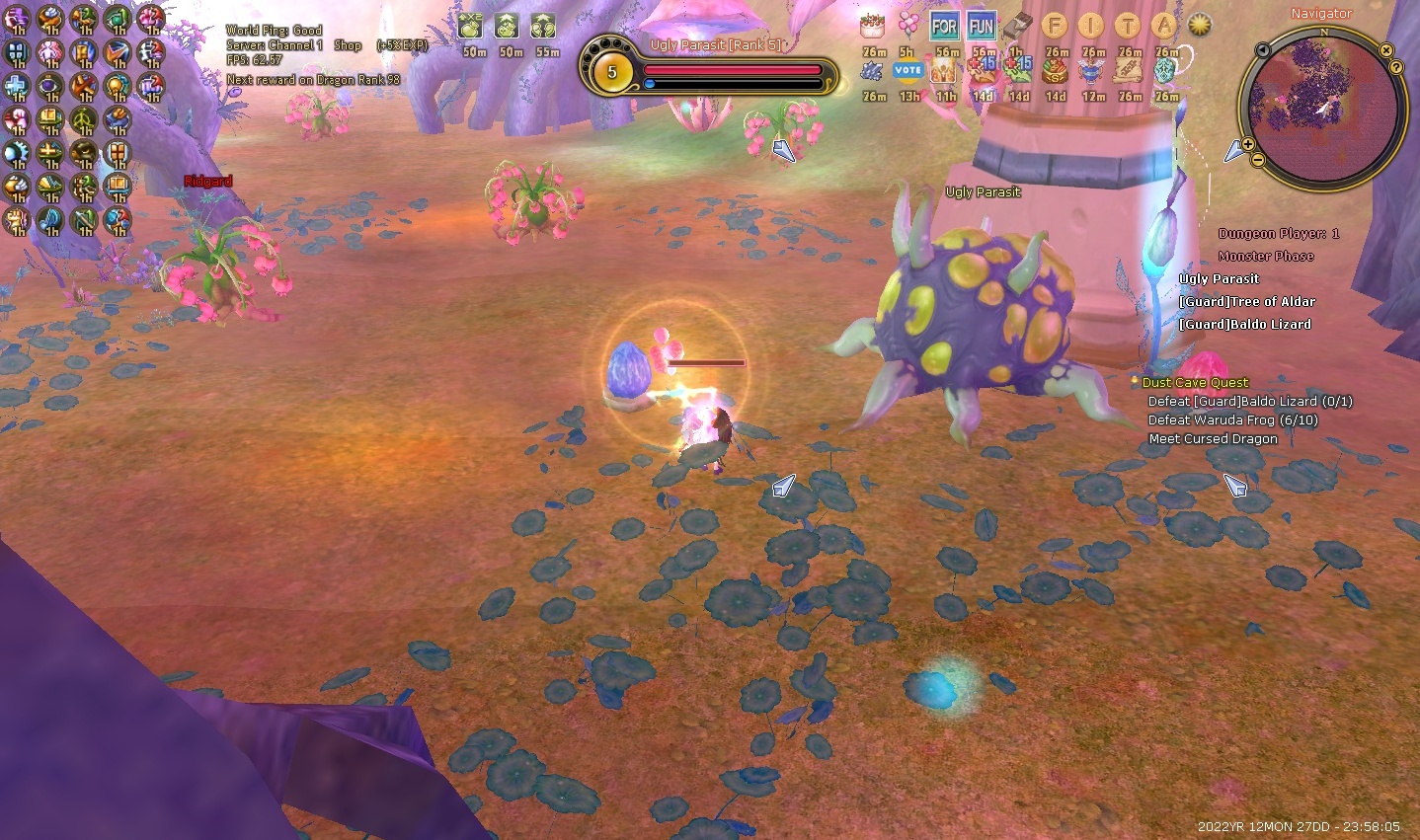The width and height of the screenshot is (1420, 840).
Task: Open the Navigator help button
Action: (1396, 67)
